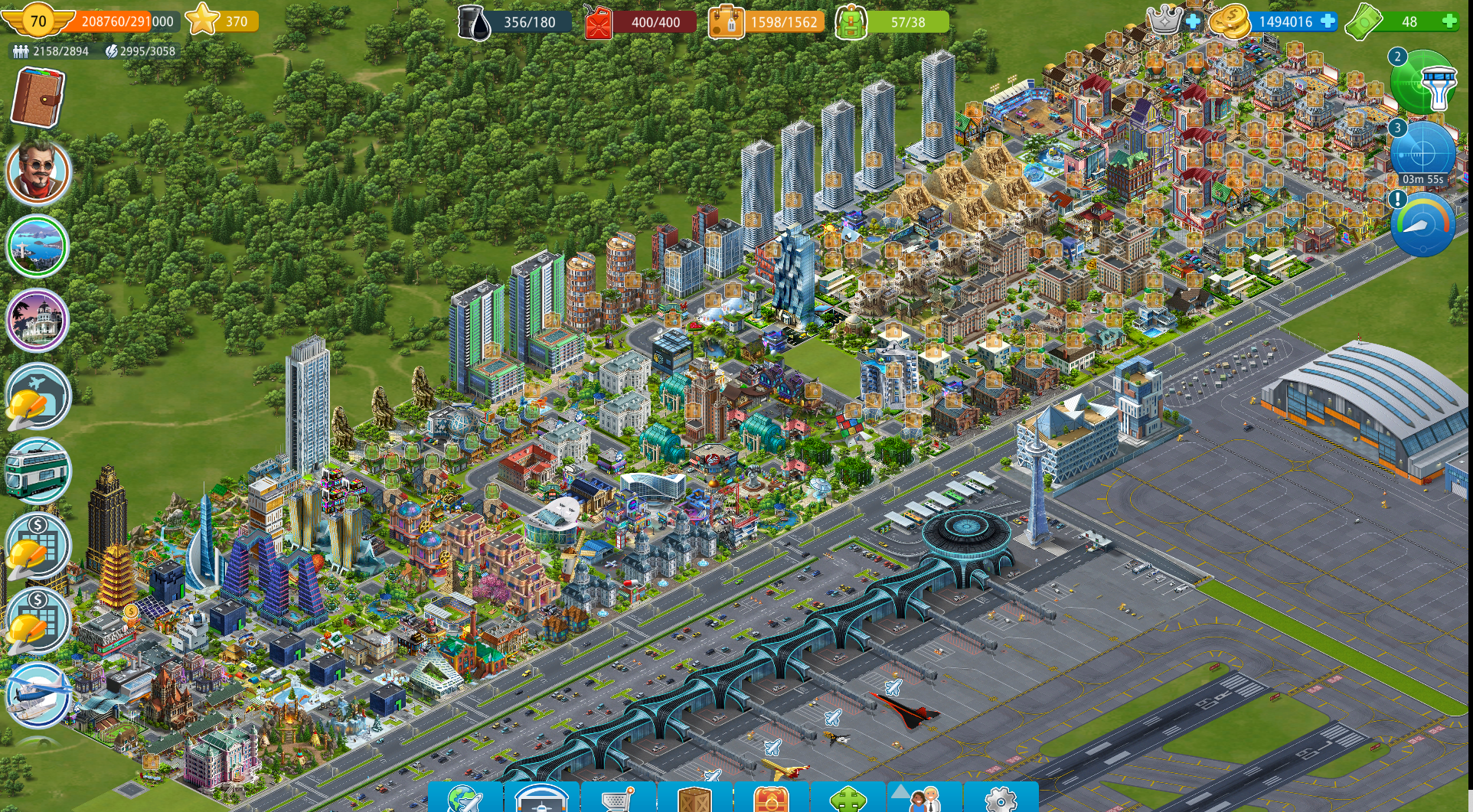The height and width of the screenshot is (812, 1473).
Task: Open the hangar construction task icon
Action: click(38, 396)
